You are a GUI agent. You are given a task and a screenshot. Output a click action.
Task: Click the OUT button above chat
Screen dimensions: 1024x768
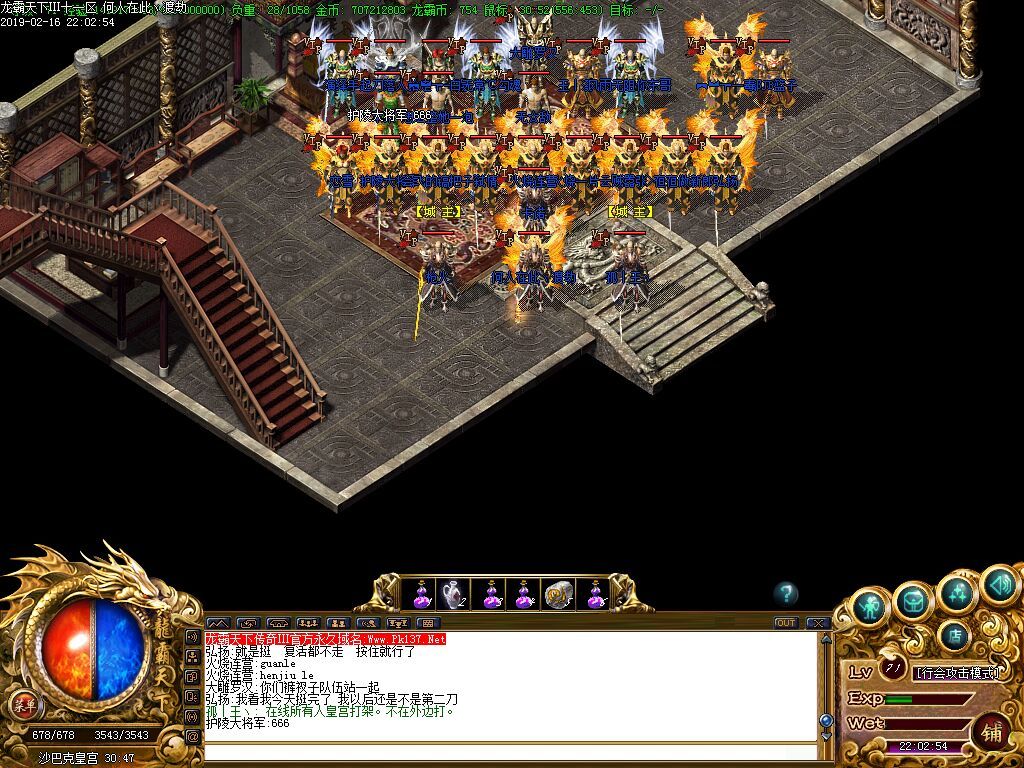click(786, 623)
